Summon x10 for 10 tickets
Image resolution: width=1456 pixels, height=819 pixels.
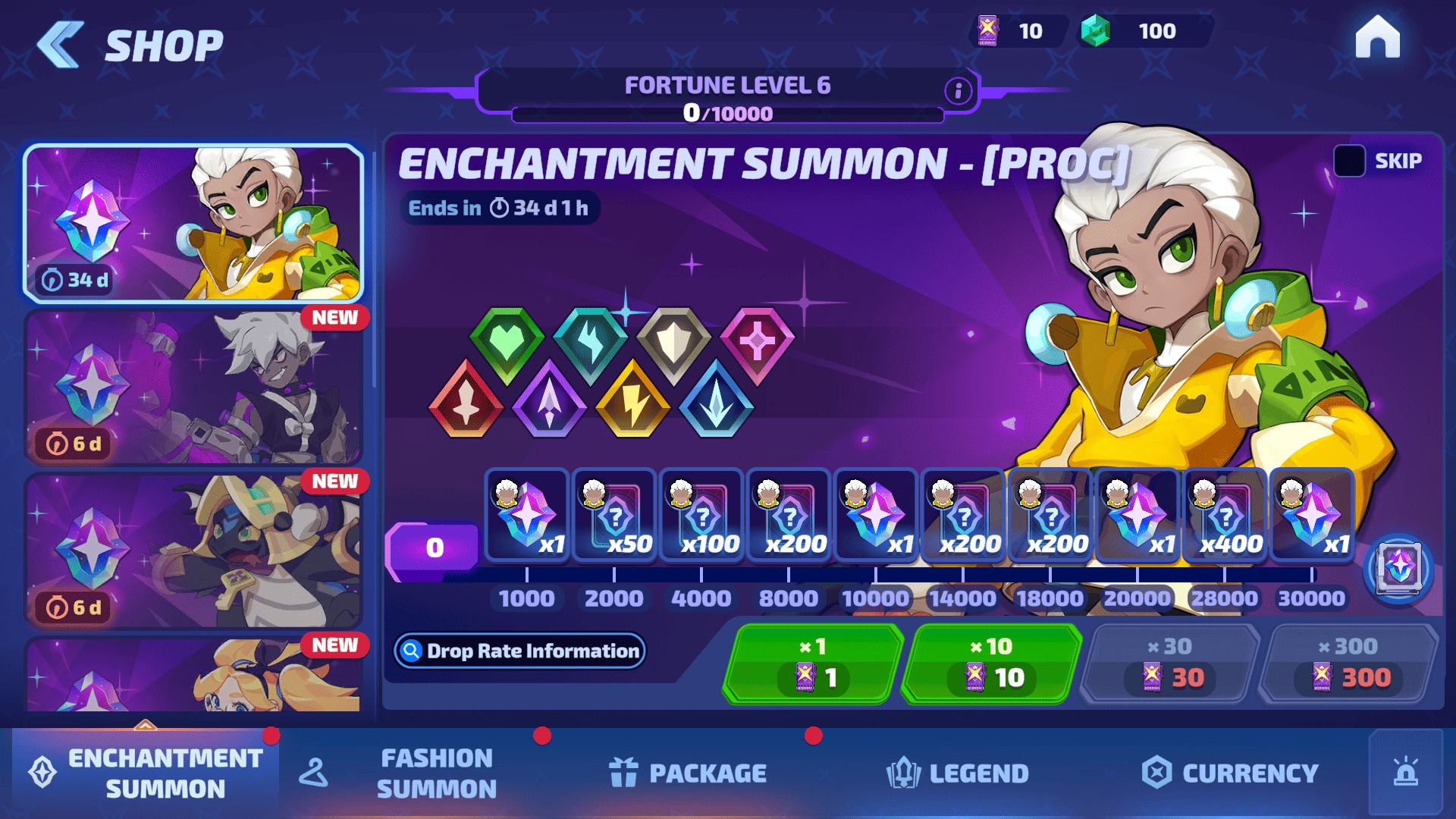(x=992, y=664)
